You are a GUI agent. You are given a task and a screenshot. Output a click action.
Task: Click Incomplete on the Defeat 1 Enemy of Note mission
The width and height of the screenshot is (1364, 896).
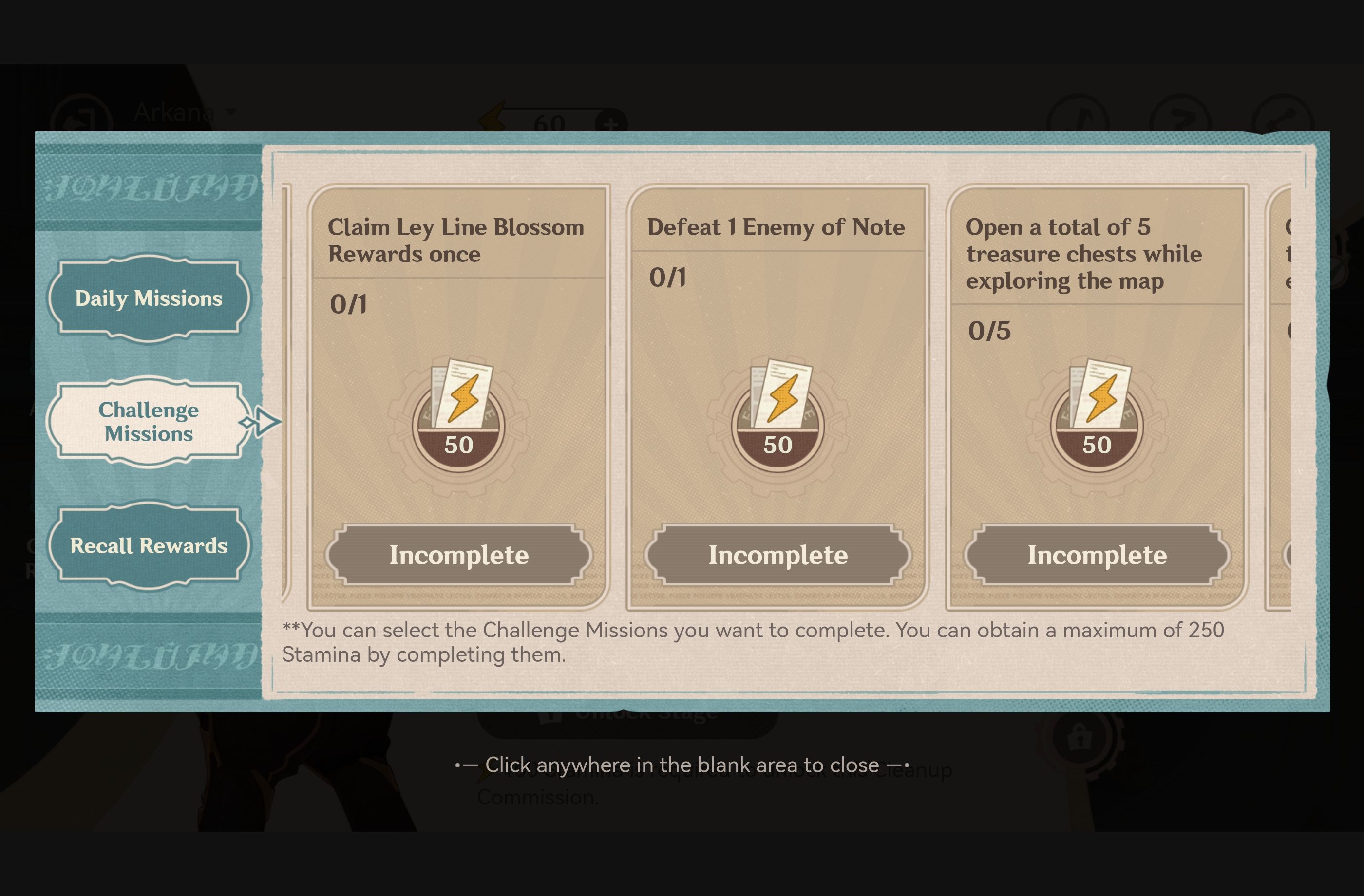(778, 554)
